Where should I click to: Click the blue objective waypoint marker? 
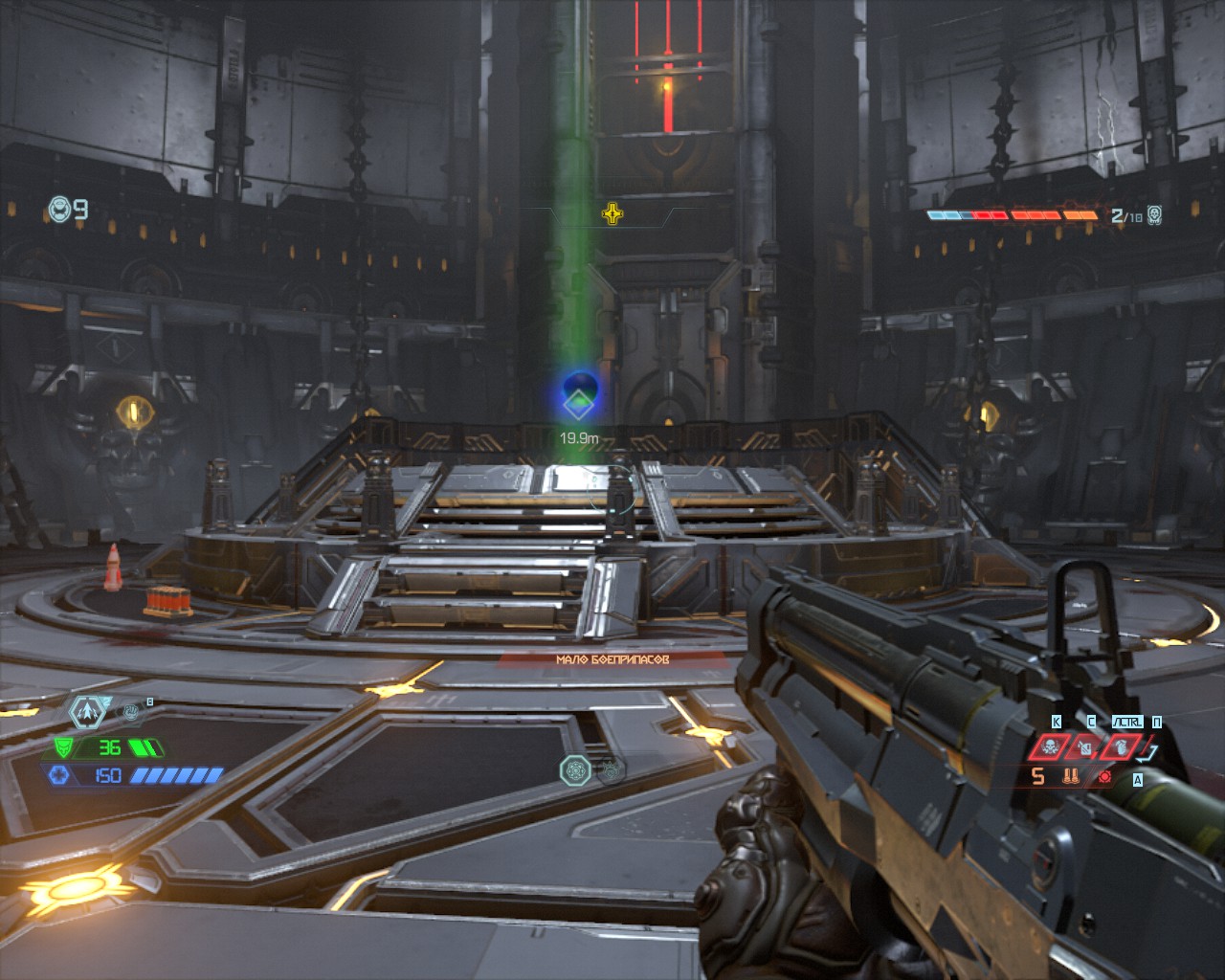[x=579, y=397]
